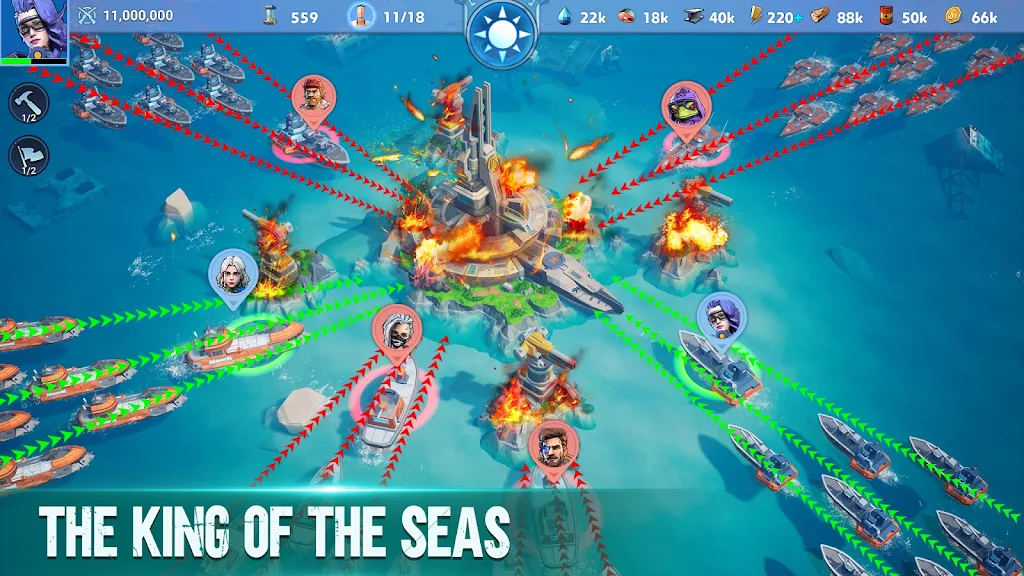
Task: Select the red-bandana bearded commander marker
Action: pyautogui.click(x=312, y=98)
